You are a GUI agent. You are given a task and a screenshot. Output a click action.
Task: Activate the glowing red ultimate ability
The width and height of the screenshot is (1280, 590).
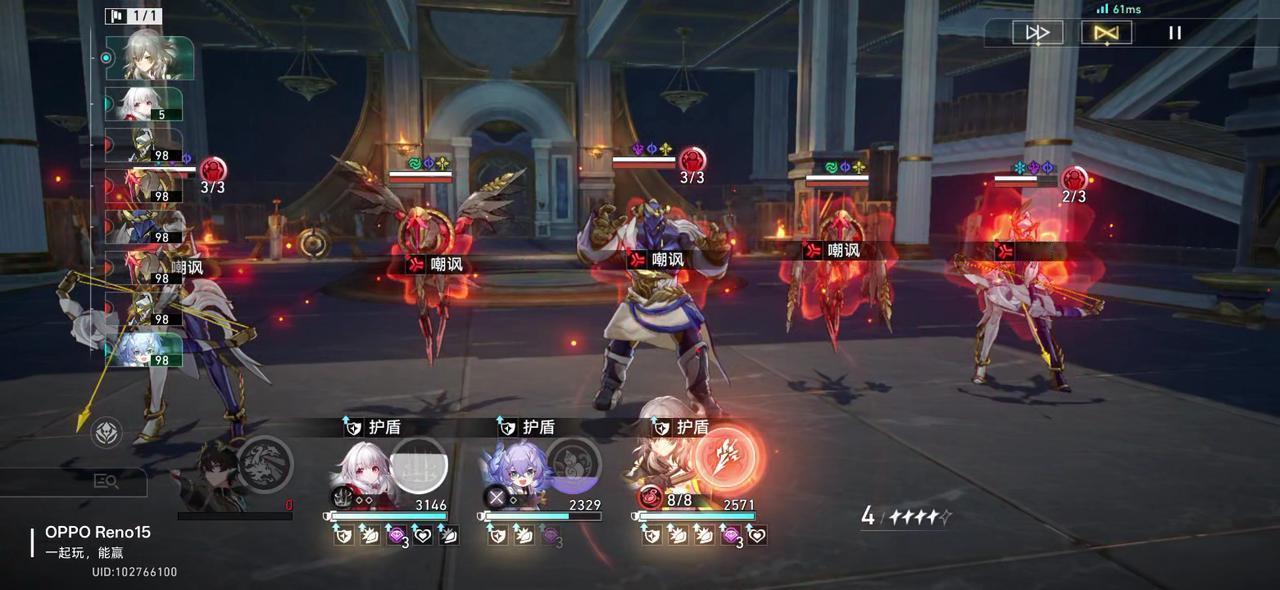729,459
